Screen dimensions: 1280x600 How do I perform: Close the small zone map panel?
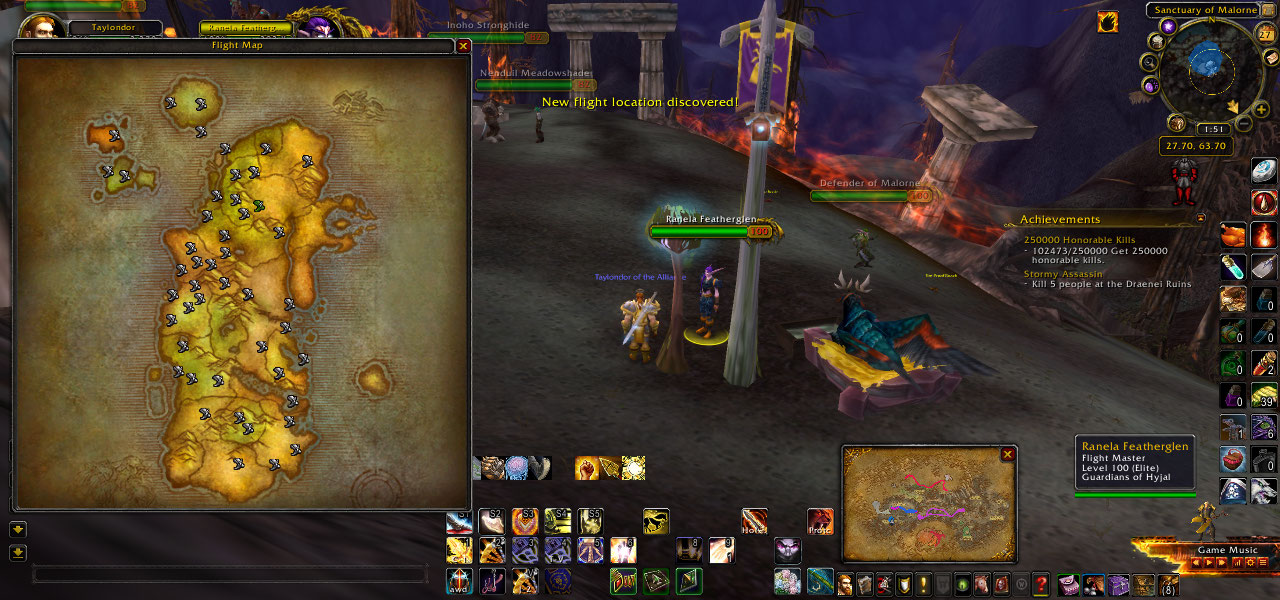click(x=1007, y=454)
